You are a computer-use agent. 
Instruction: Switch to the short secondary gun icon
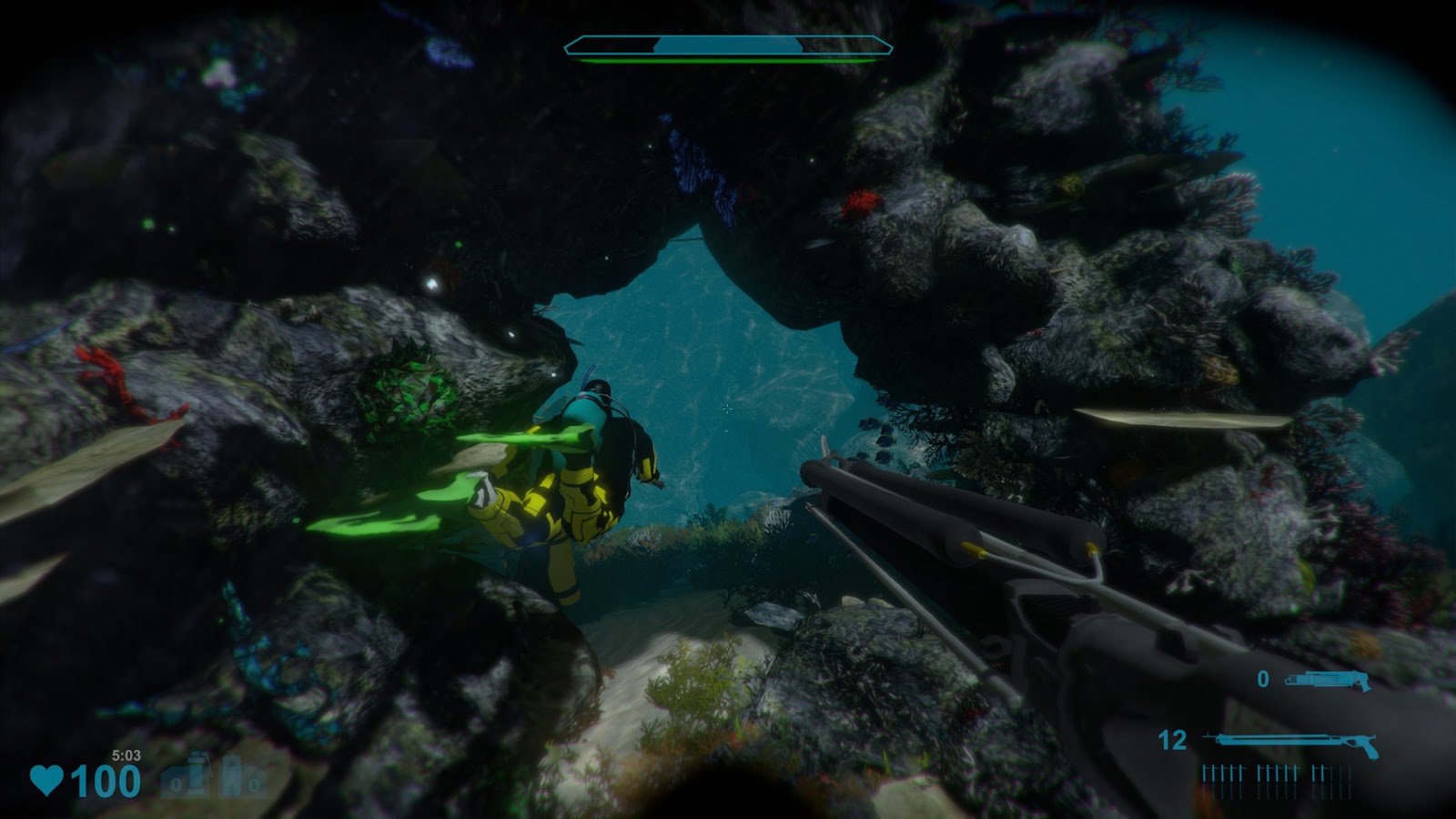pyautogui.click(x=1328, y=680)
